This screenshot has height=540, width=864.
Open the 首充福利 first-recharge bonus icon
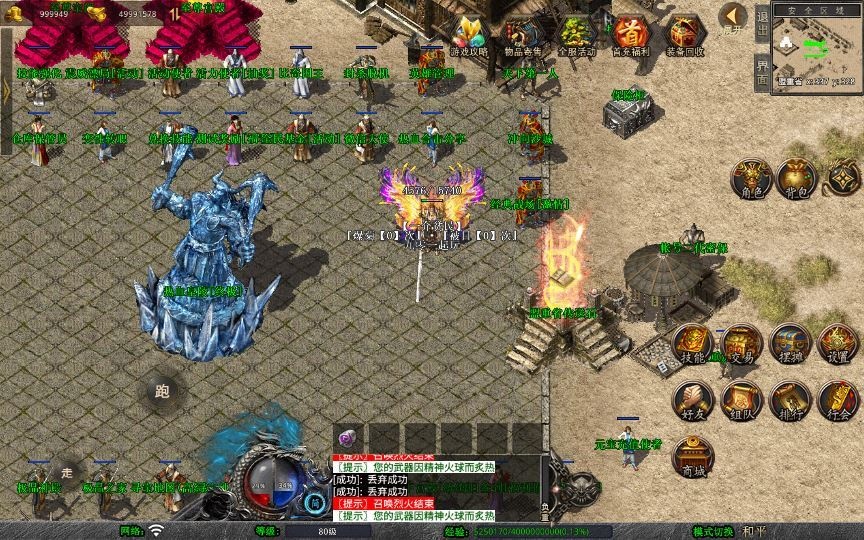coord(629,35)
